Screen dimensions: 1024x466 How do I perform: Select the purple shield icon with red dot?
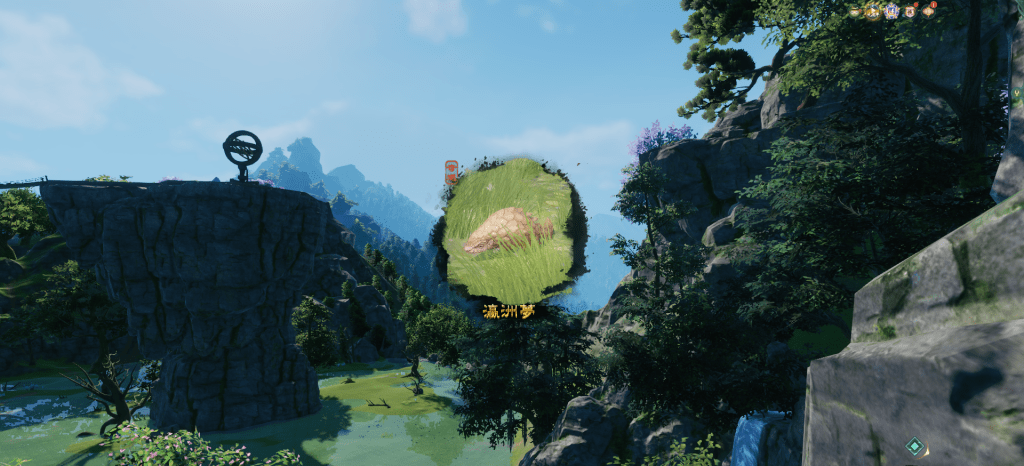(x=910, y=12)
